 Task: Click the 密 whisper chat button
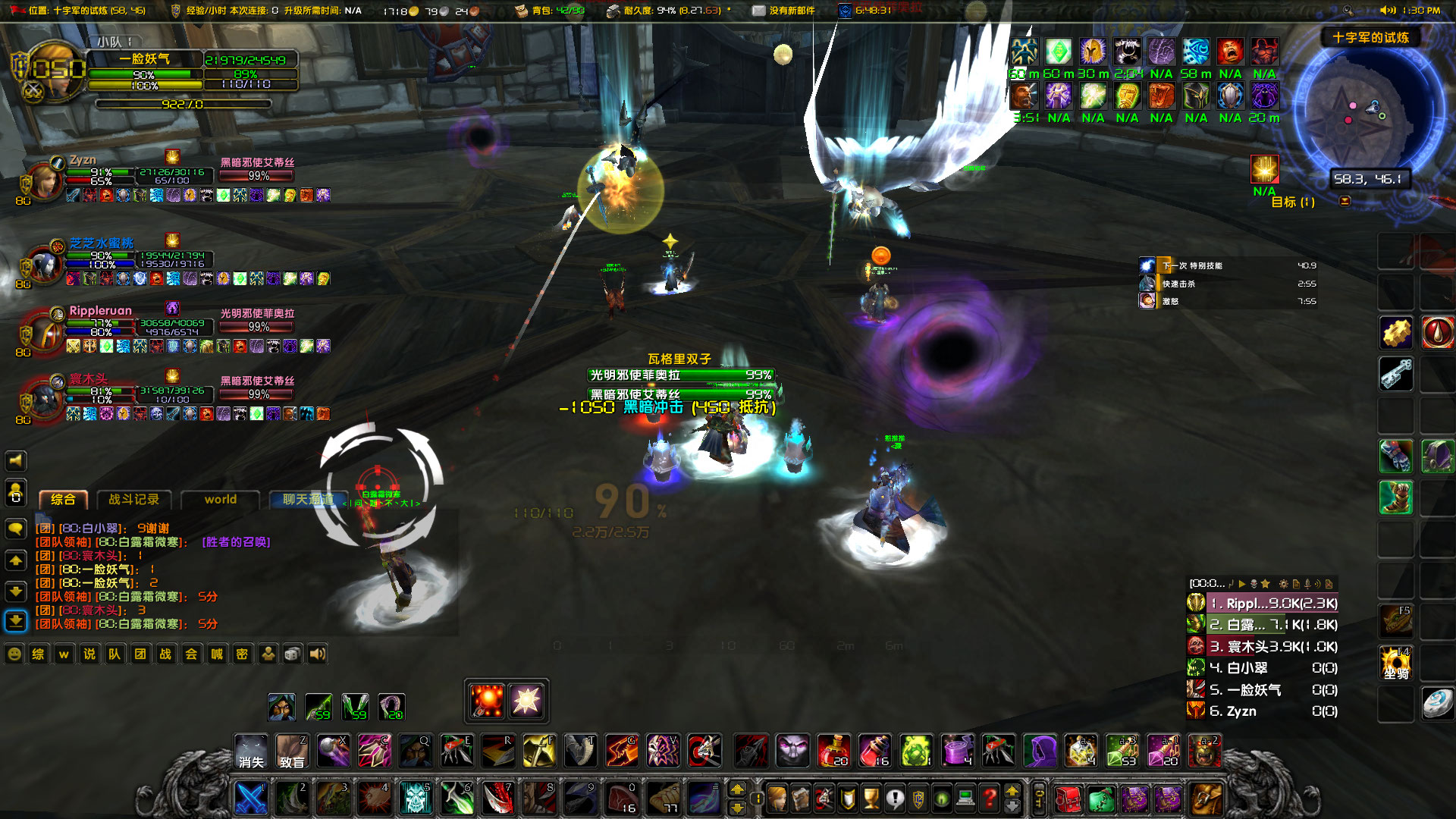[x=241, y=653]
